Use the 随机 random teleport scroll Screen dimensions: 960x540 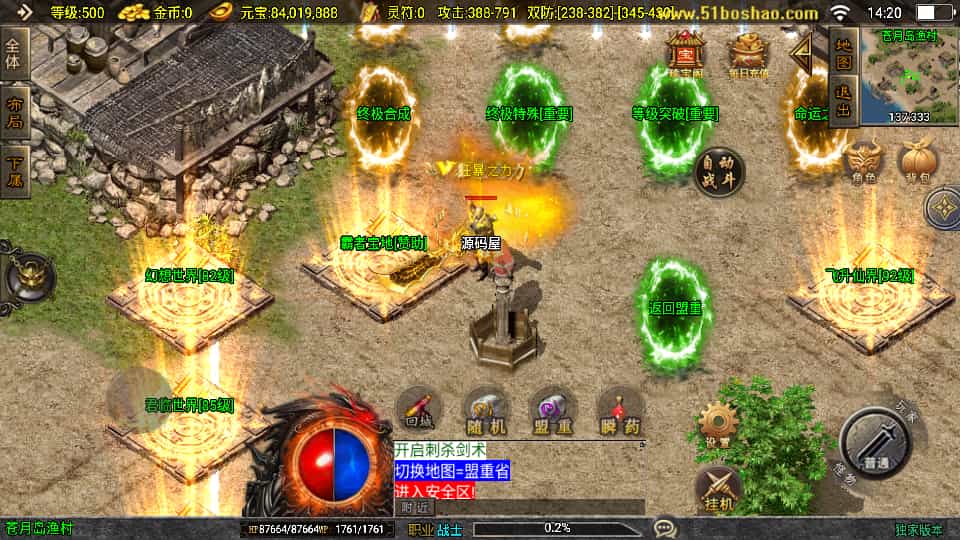pyautogui.click(x=486, y=410)
